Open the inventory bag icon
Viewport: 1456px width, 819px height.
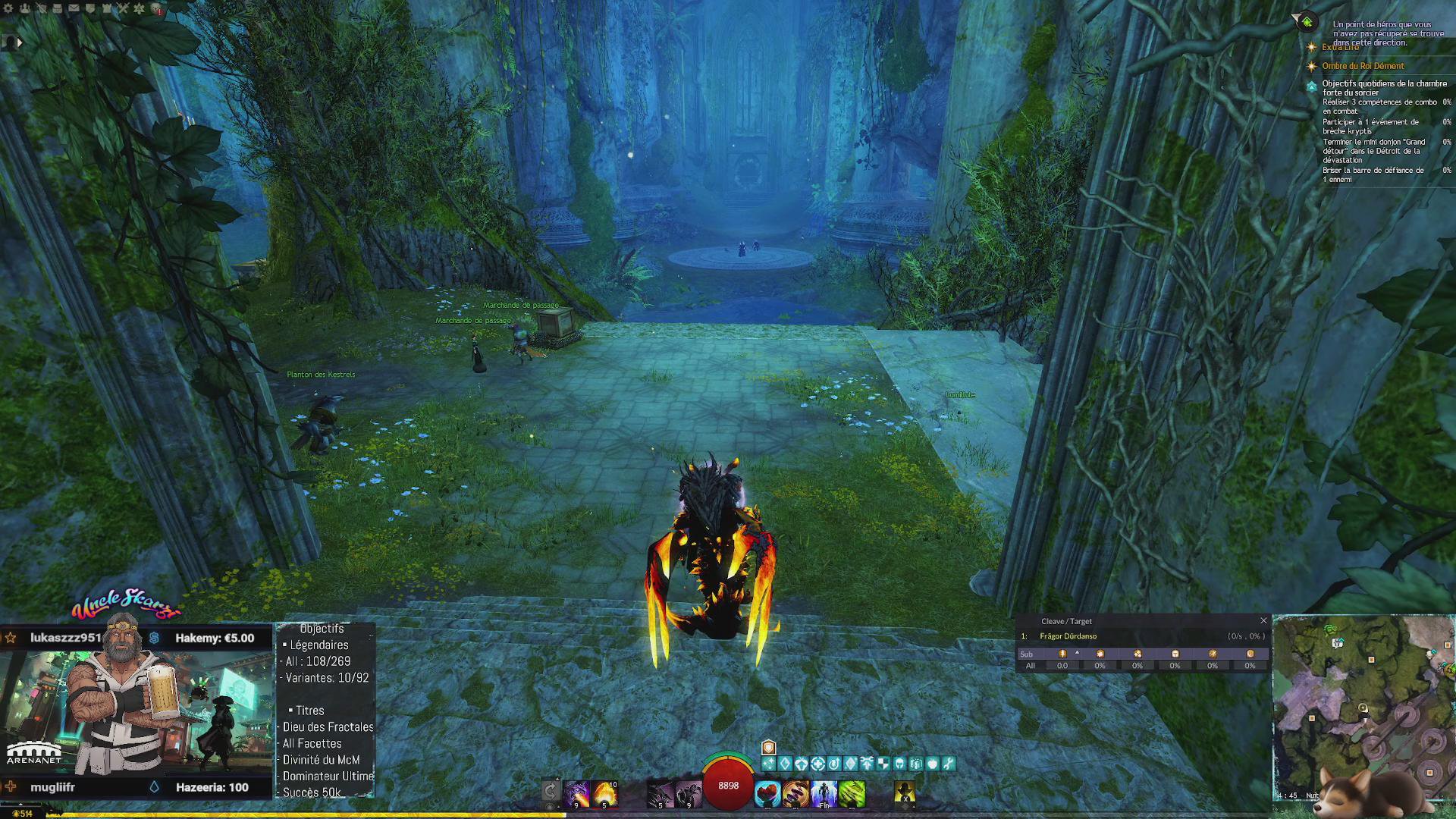pos(58,8)
